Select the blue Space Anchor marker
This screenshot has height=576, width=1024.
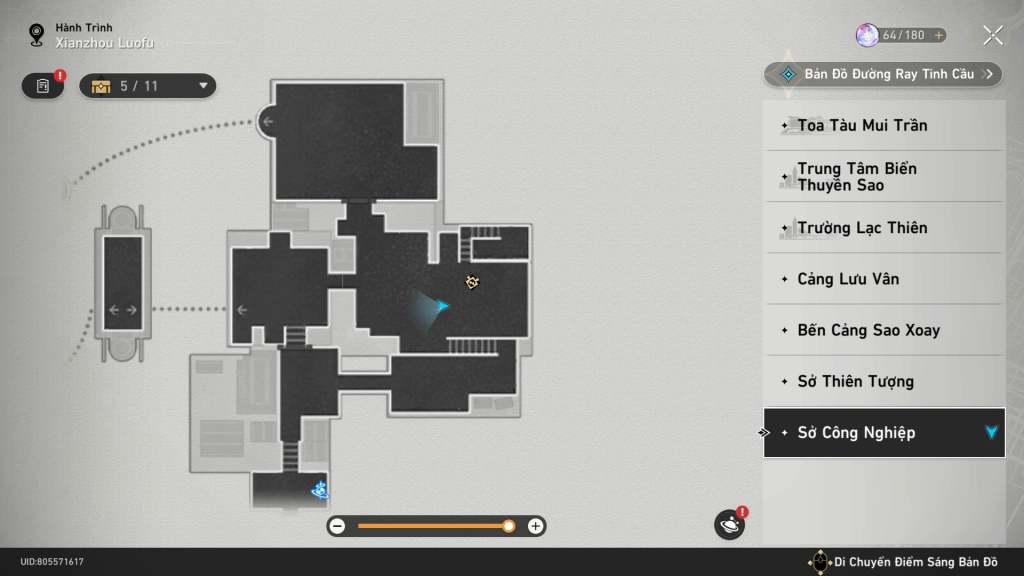pyautogui.click(x=321, y=490)
